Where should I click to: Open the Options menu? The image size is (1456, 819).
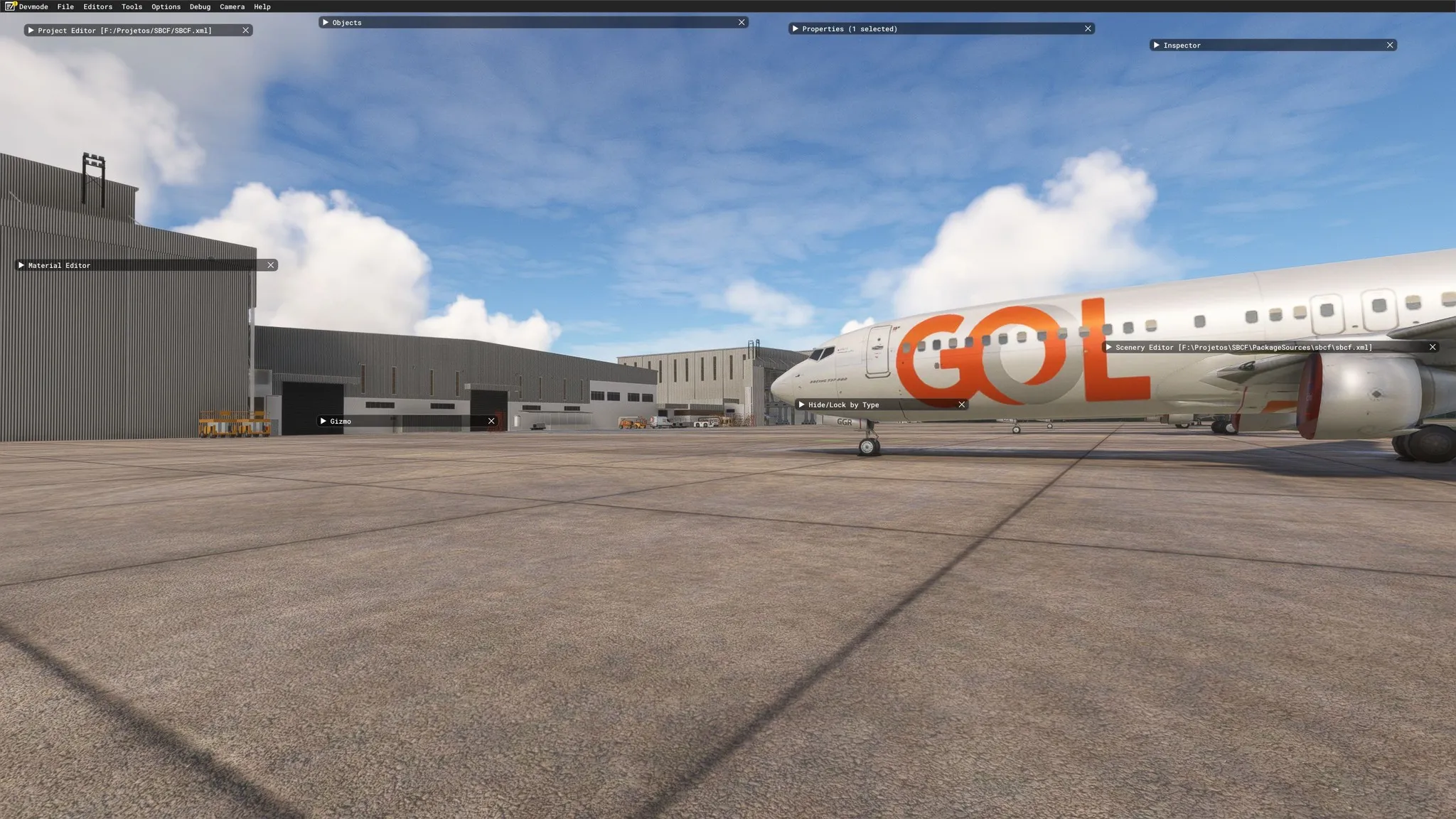click(166, 6)
